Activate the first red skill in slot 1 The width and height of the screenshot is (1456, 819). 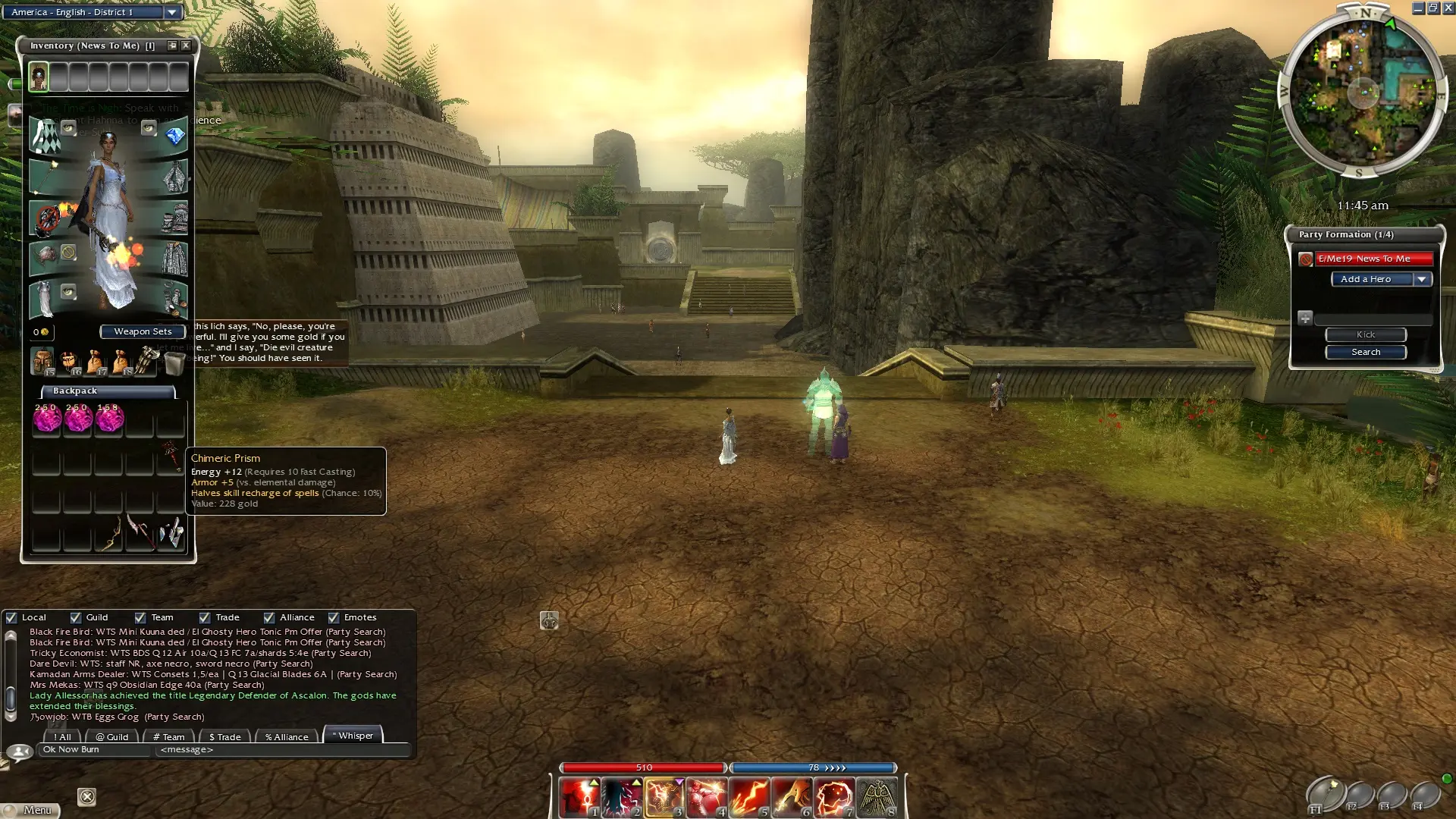579,797
